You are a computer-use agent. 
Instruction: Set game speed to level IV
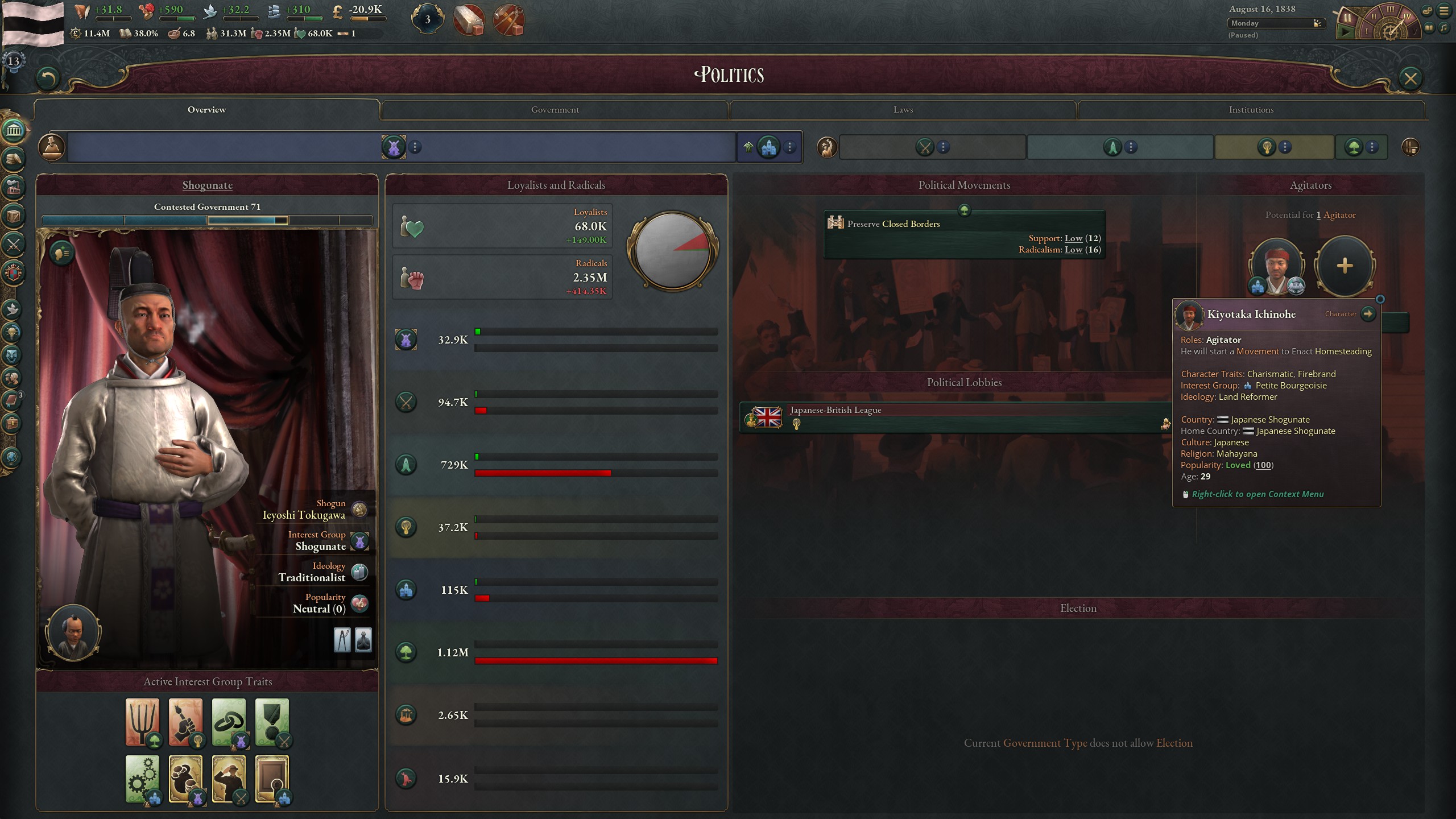pos(1407,17)
